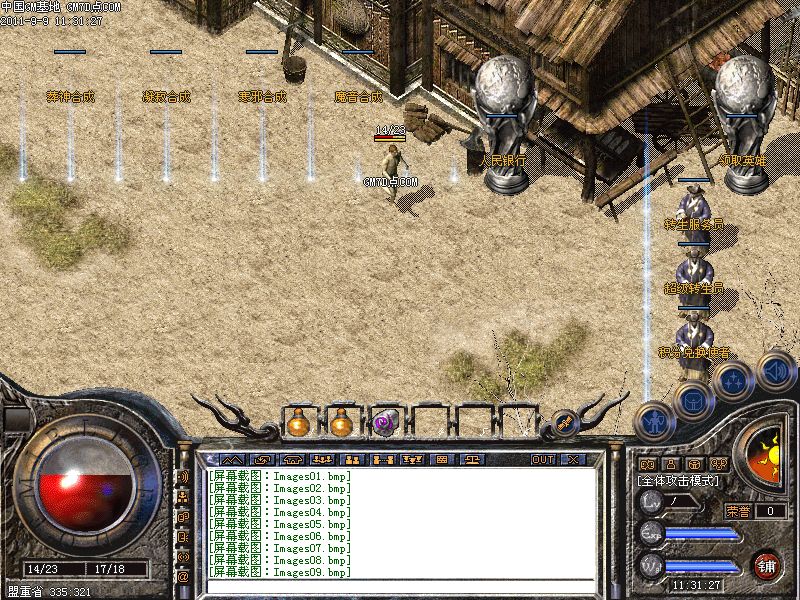Select the first orange potion belt slot
This screenshot has width=800, height=600.
coord(297,423)
